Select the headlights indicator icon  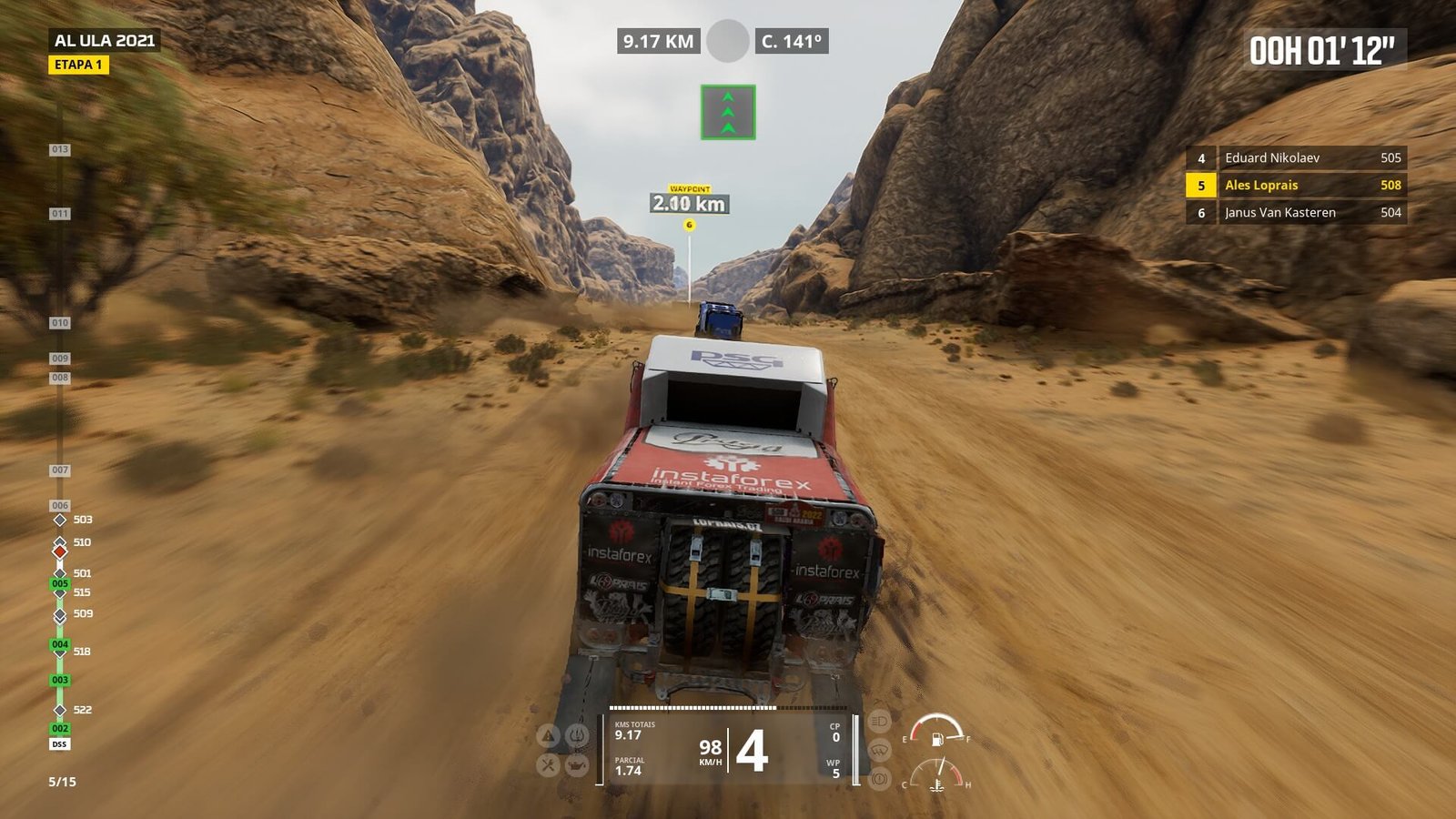pos(879,723)
